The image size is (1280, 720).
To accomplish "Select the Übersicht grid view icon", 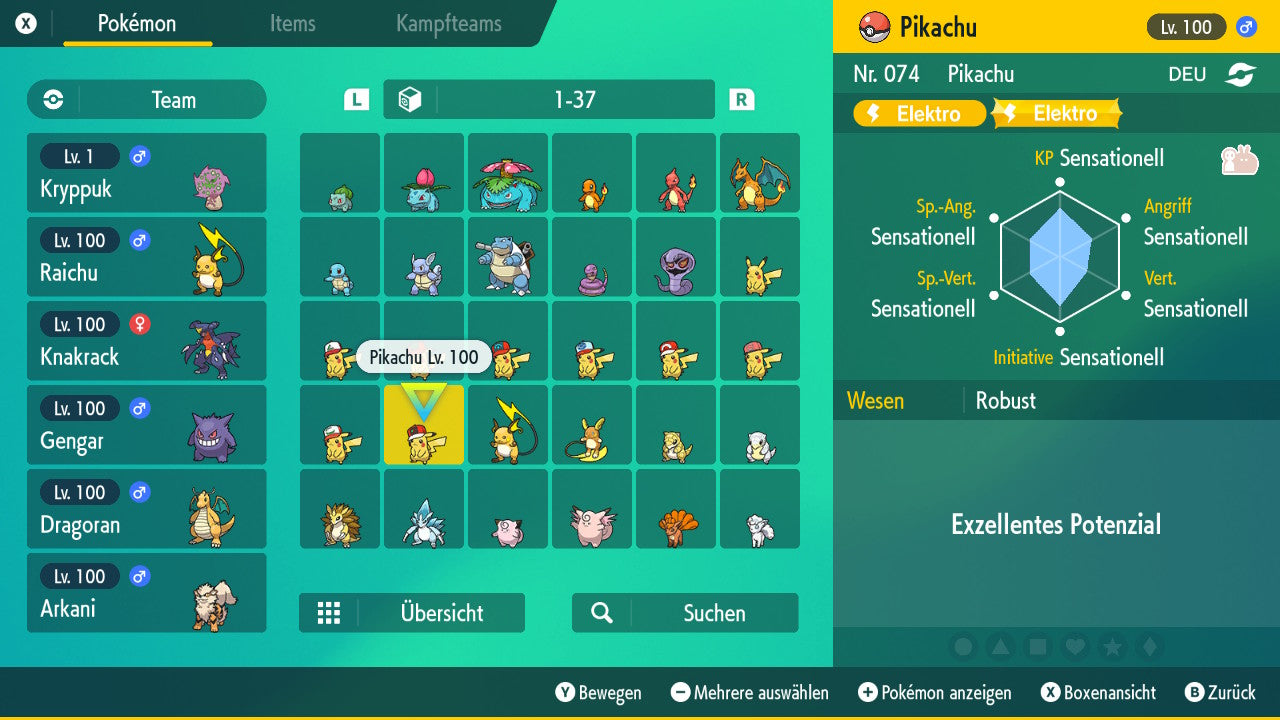I will click(330, 613).
